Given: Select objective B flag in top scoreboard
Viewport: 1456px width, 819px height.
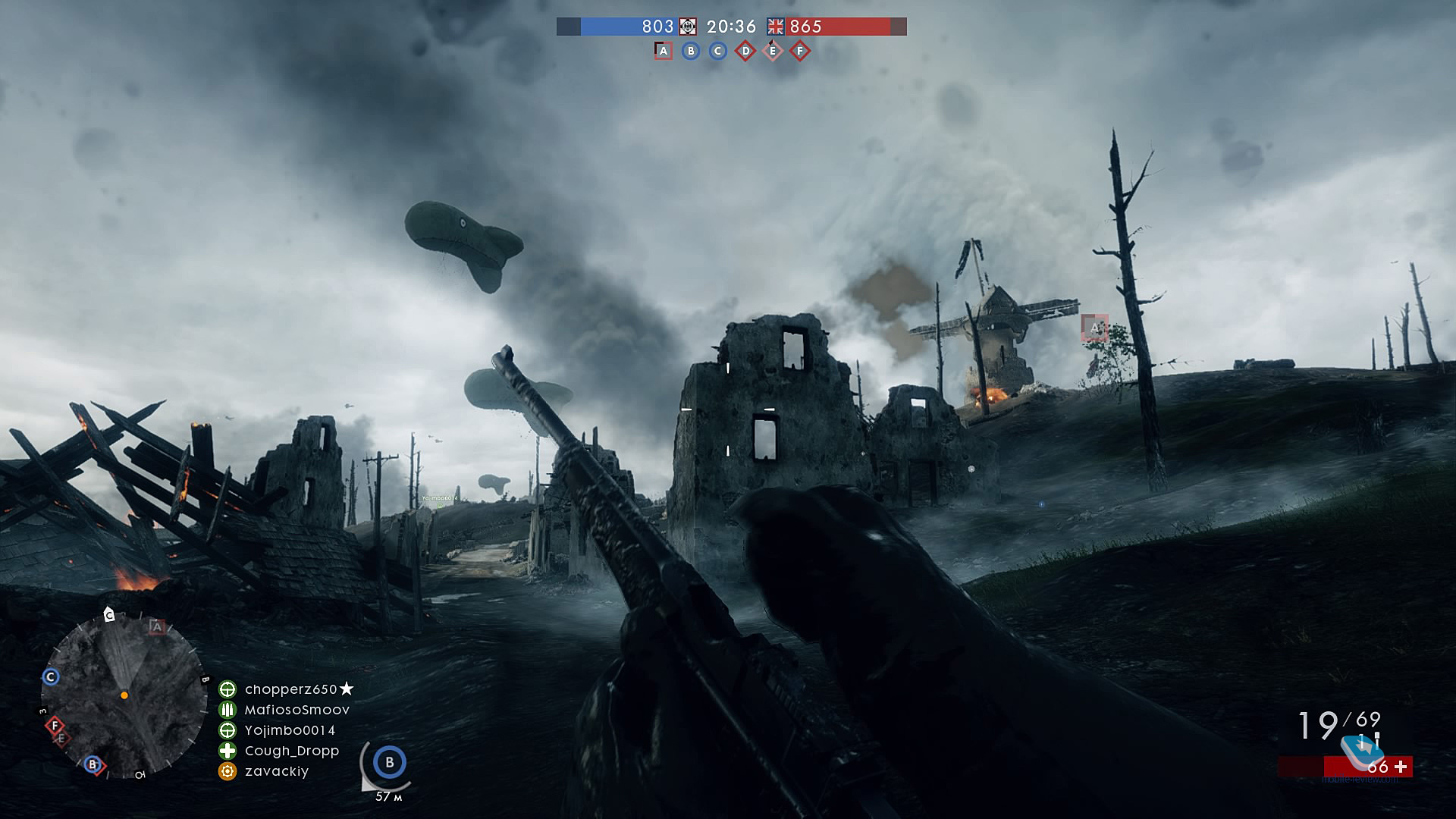Looking at the screenshot, I should pyautogui.click(x=691, y=51).
